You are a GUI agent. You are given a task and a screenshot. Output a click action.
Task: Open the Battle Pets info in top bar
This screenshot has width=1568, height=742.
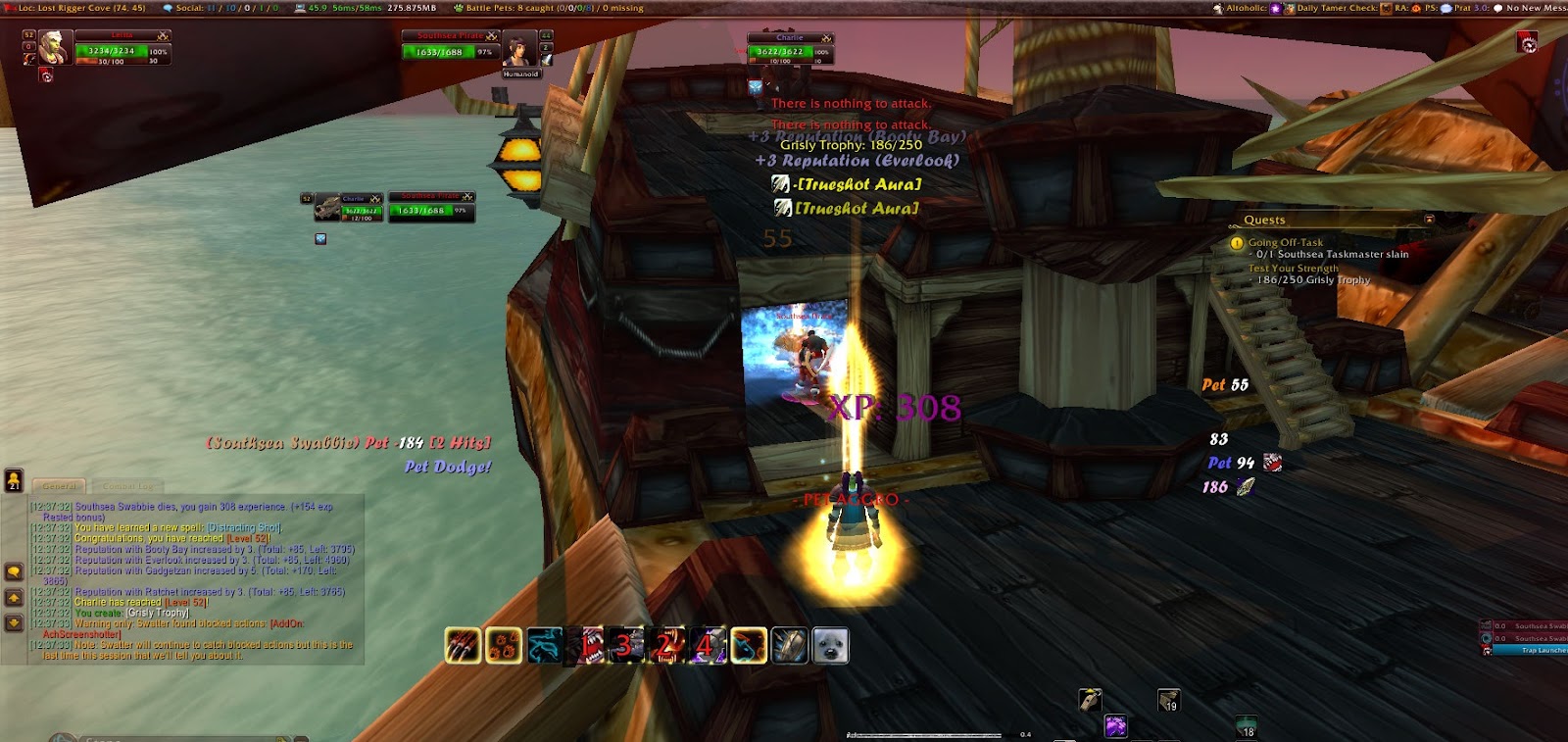click(x=549, y=8)
